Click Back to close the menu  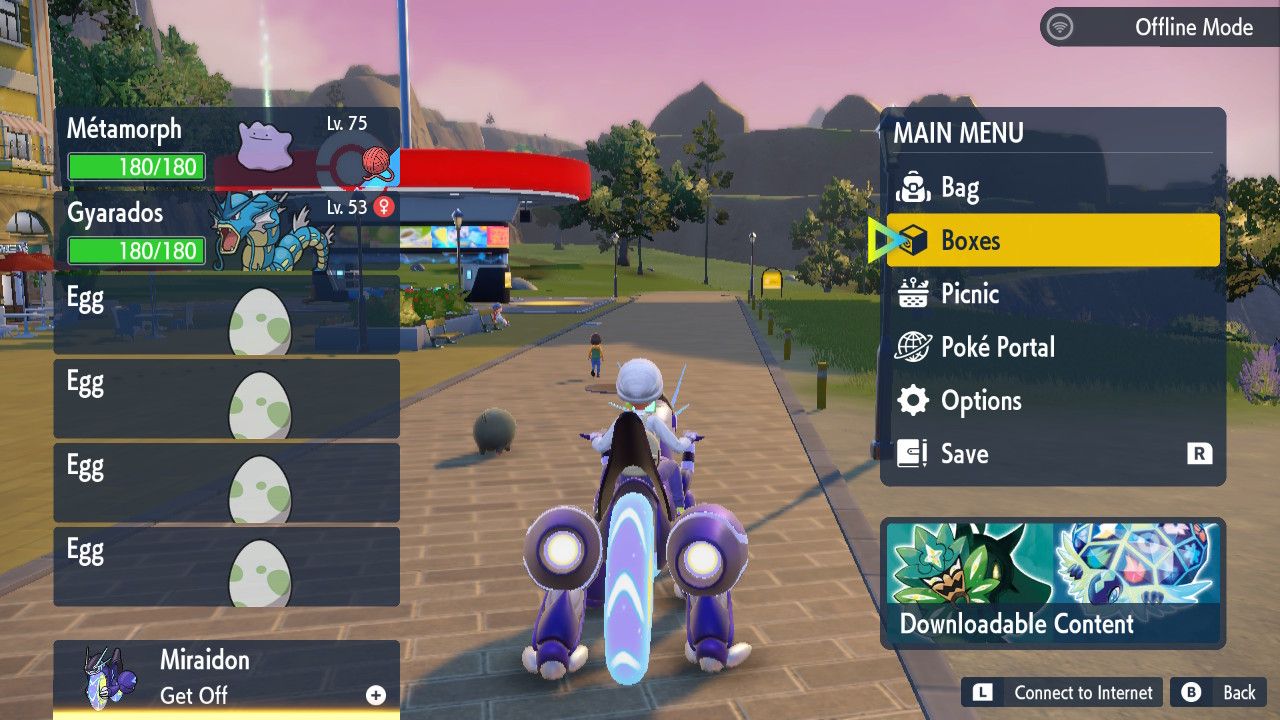(1221, 692)
